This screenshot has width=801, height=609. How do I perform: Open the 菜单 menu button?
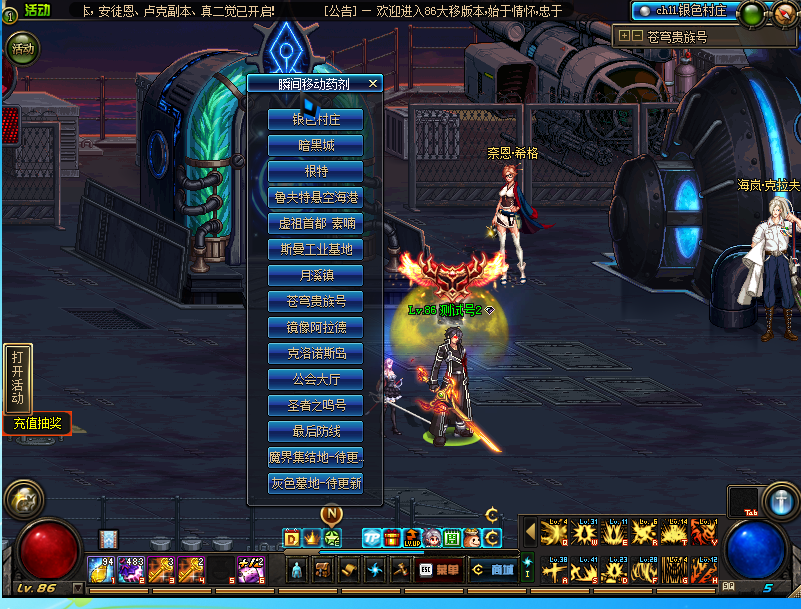click(438, 569)
